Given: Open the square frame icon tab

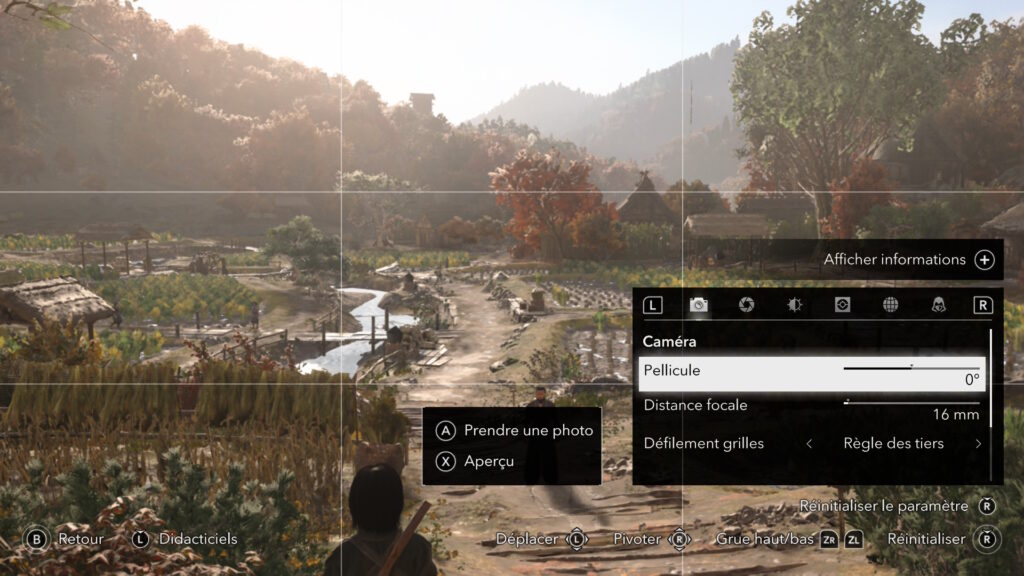Looking at the screenshot, I should [842, 305].
